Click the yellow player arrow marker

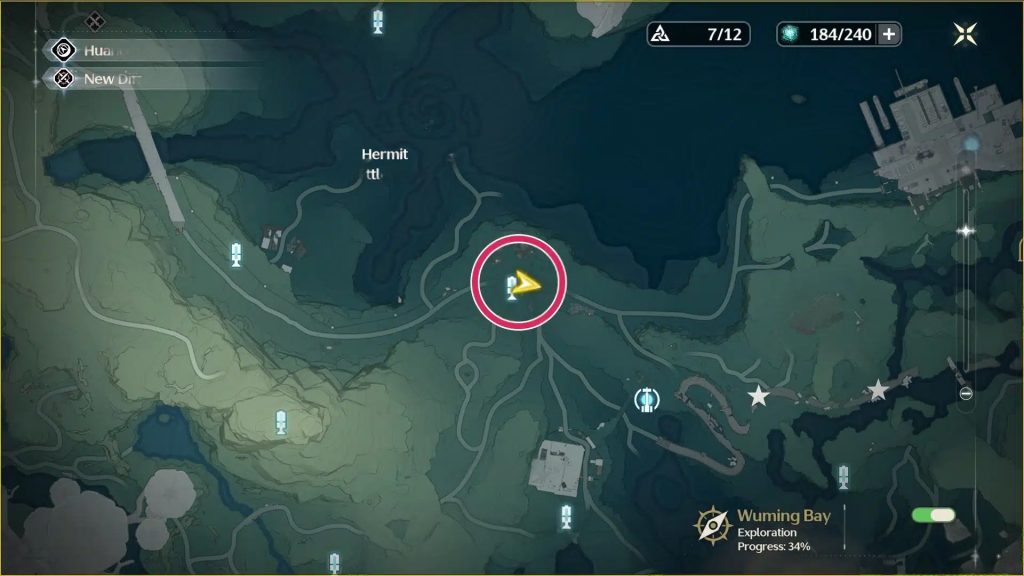[527, 285]
